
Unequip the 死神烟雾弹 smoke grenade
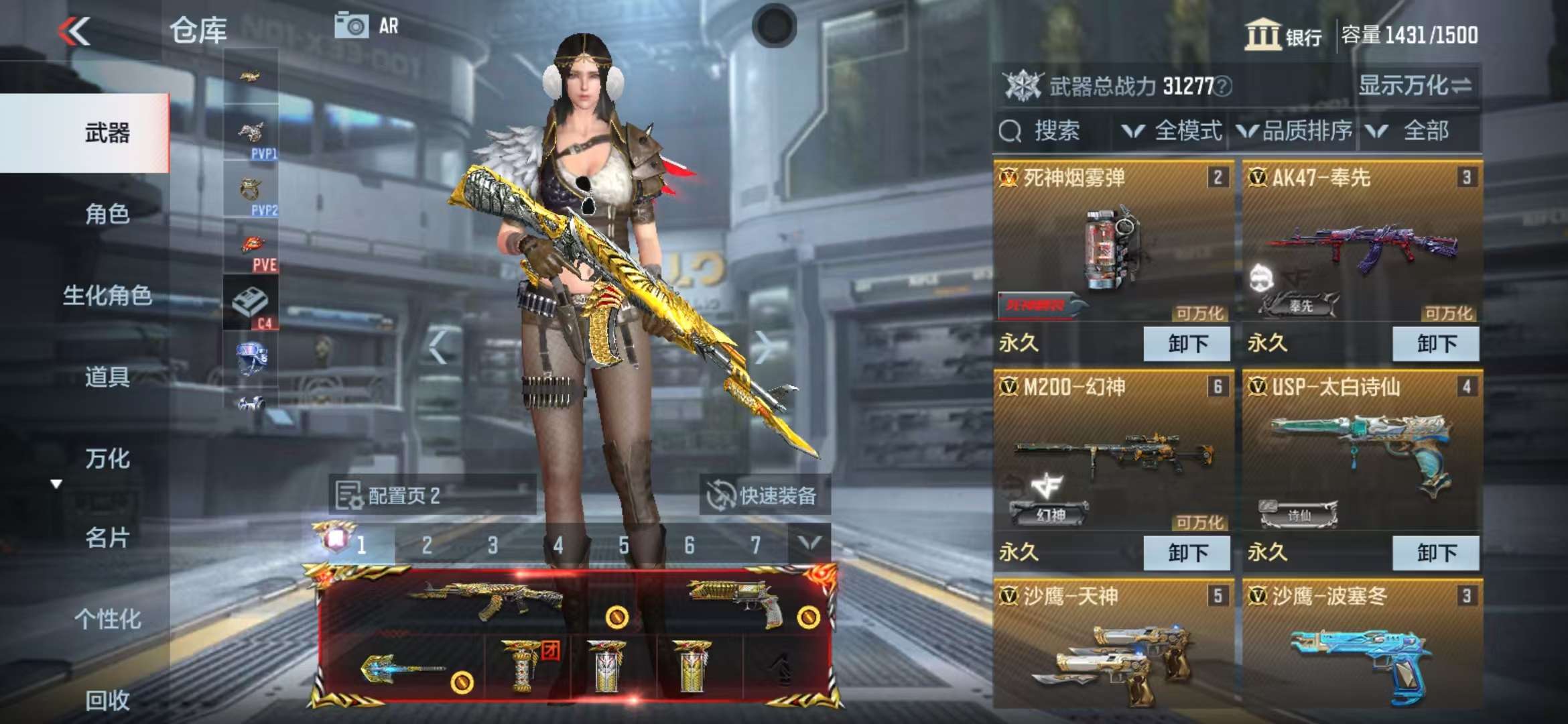1186,344
